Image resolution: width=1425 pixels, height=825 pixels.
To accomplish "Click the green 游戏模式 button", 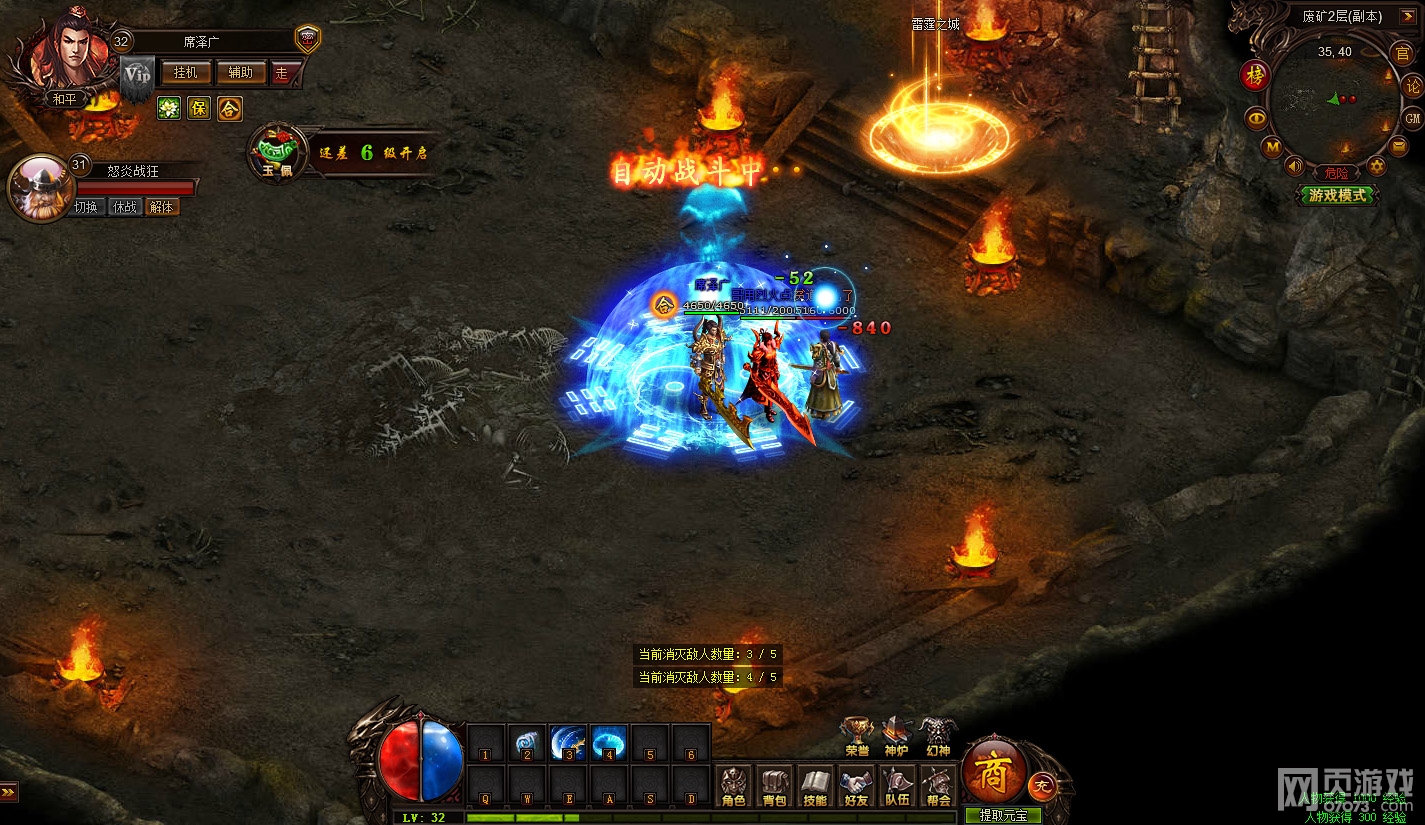I will [1337, 195].
